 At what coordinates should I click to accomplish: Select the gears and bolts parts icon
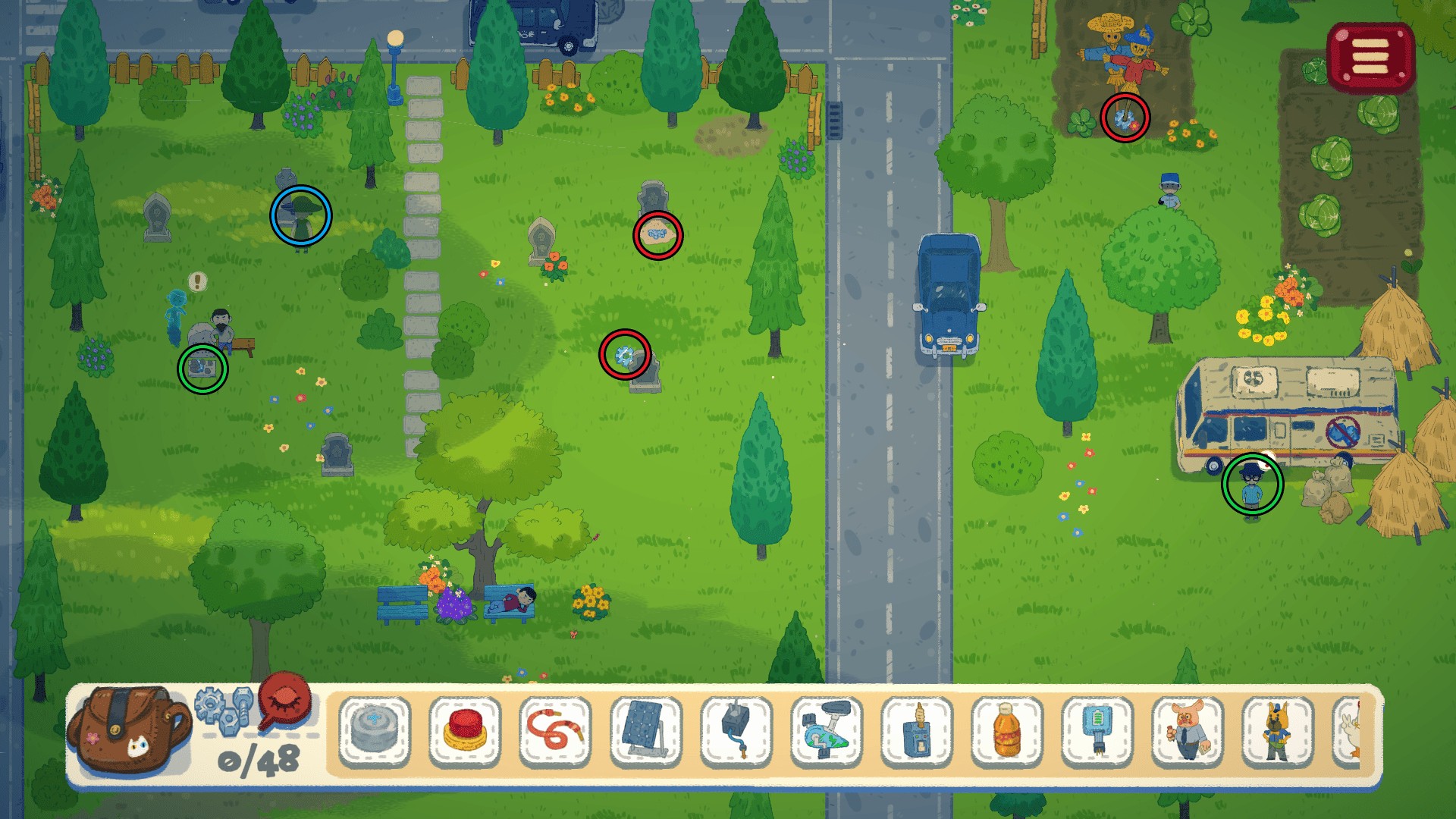[224, 711]
